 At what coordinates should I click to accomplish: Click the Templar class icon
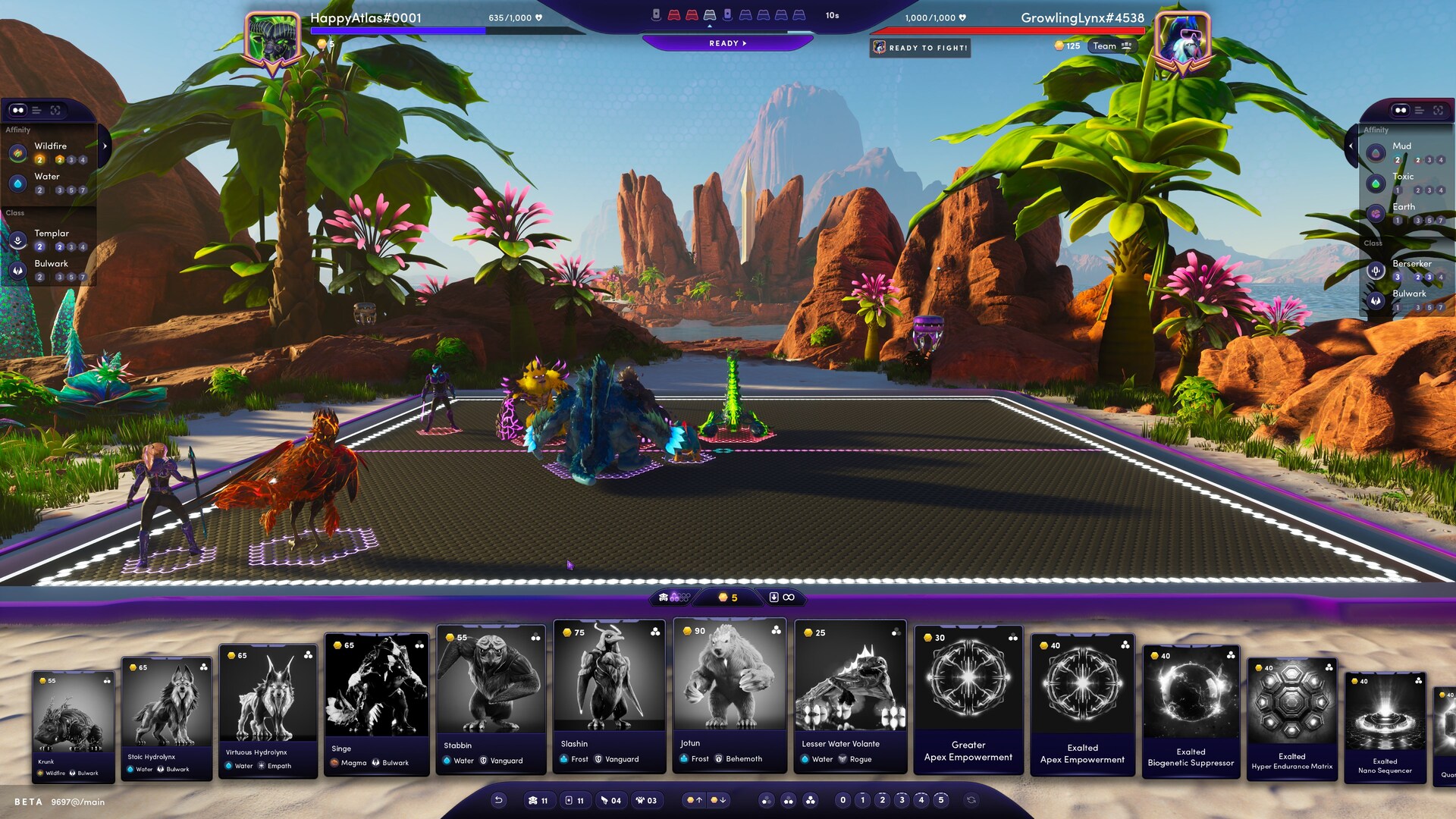point(18,239)
